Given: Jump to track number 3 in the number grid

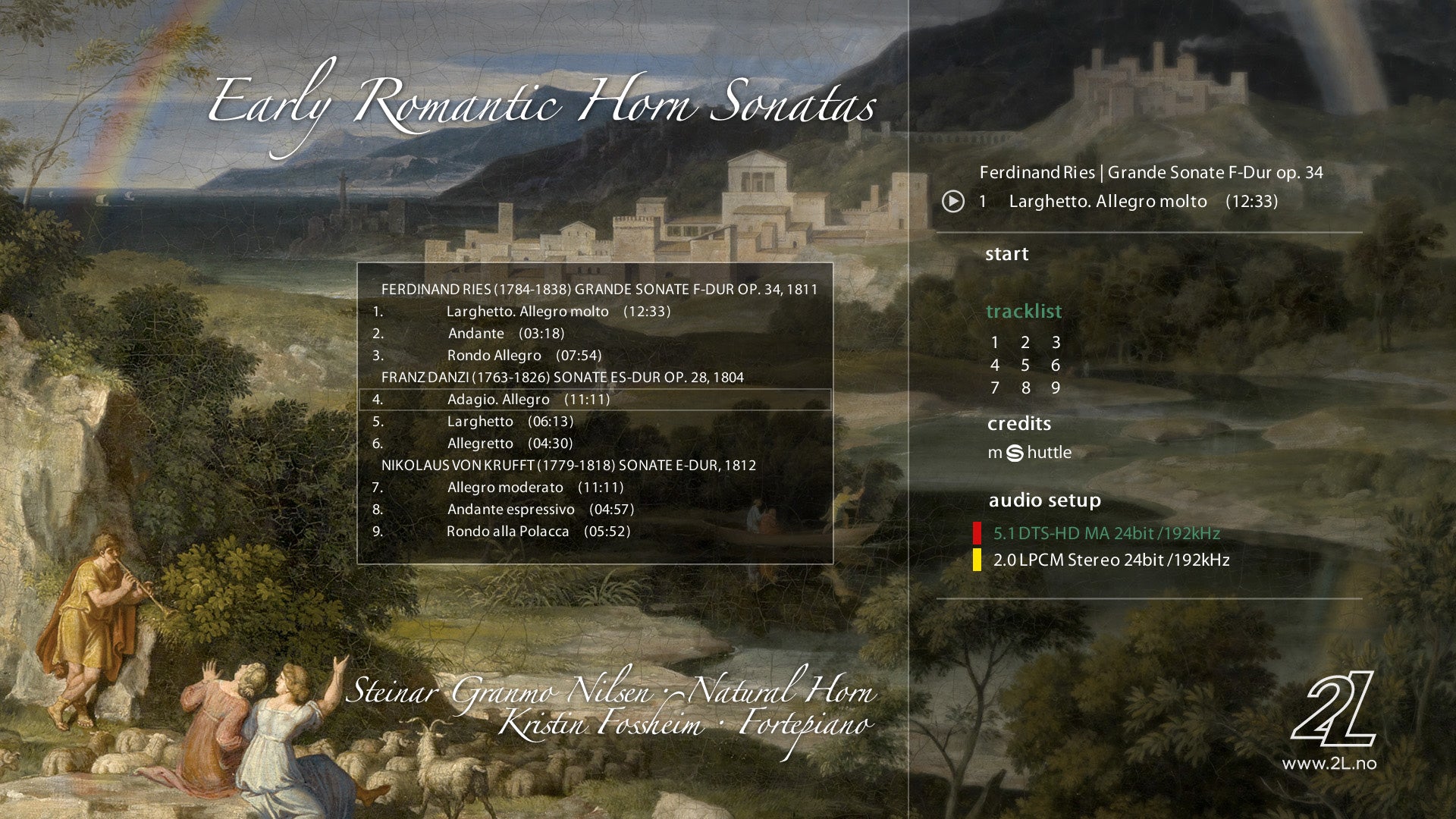Looking at the screenshot, I should pyautogui.click(x=1056, y=343).
